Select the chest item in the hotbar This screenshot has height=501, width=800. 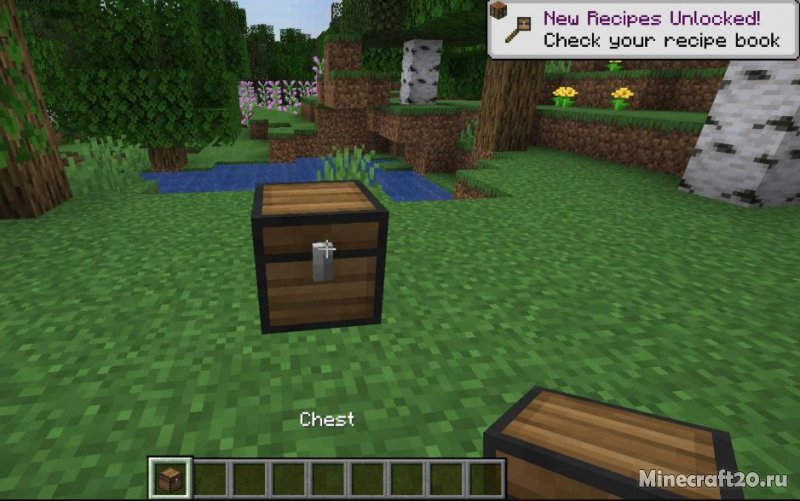click(172, 478)
